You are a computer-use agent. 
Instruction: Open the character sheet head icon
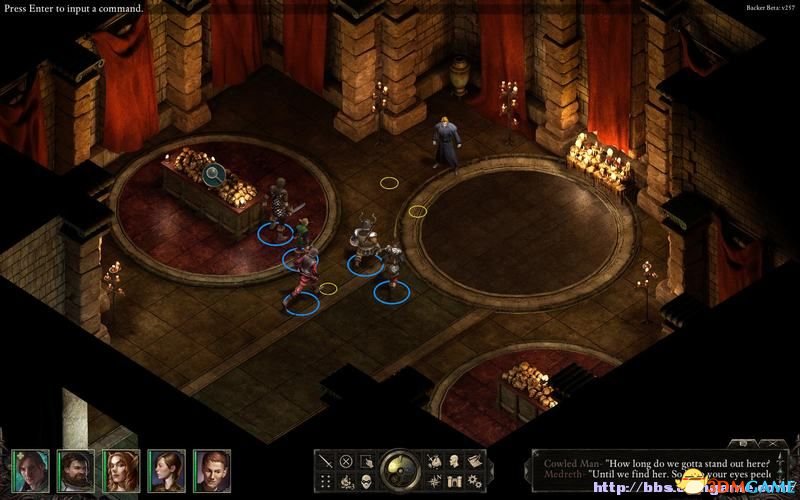(x=454, y=461)
